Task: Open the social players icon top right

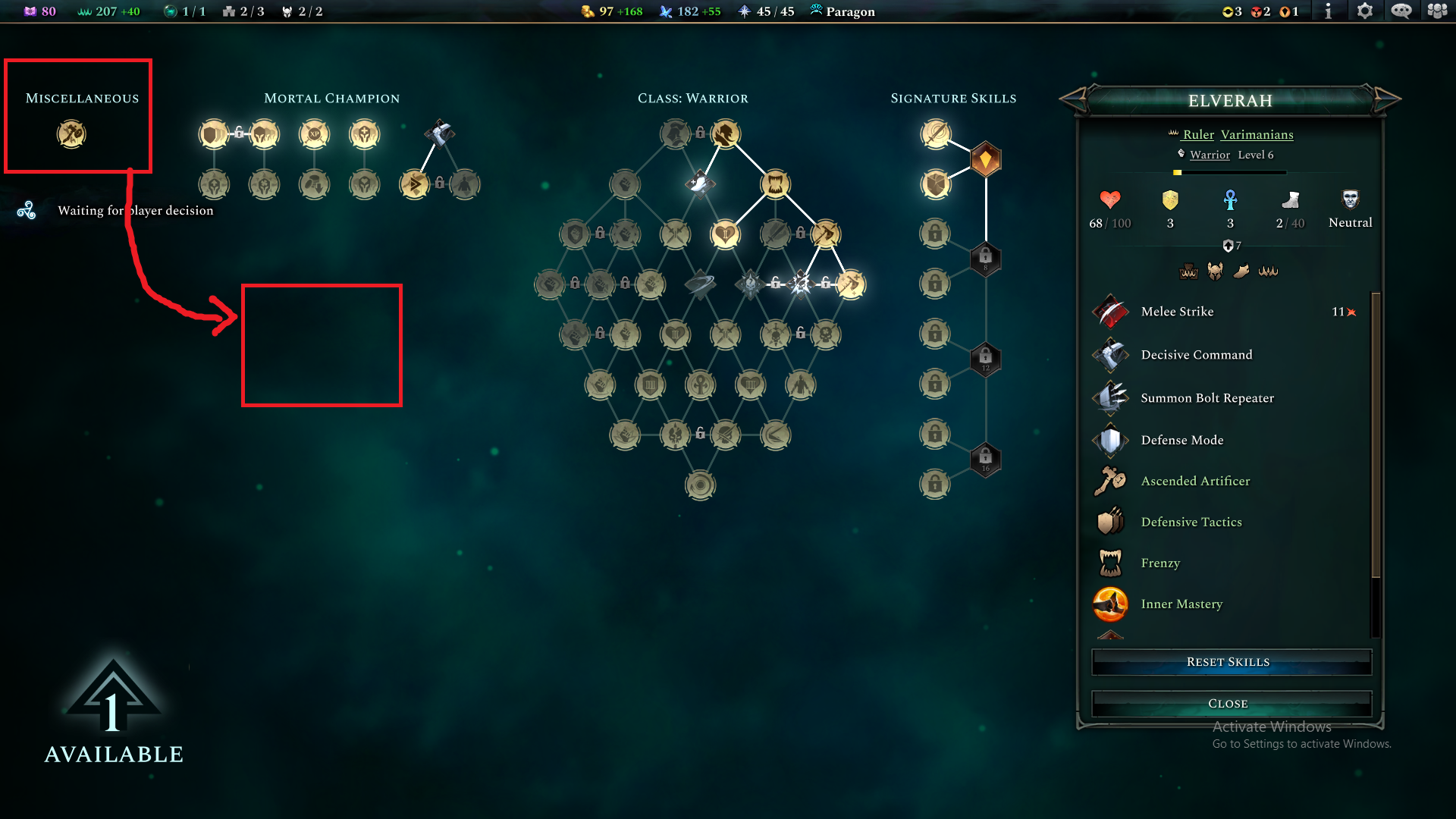Action: (x=1437, y=11)
